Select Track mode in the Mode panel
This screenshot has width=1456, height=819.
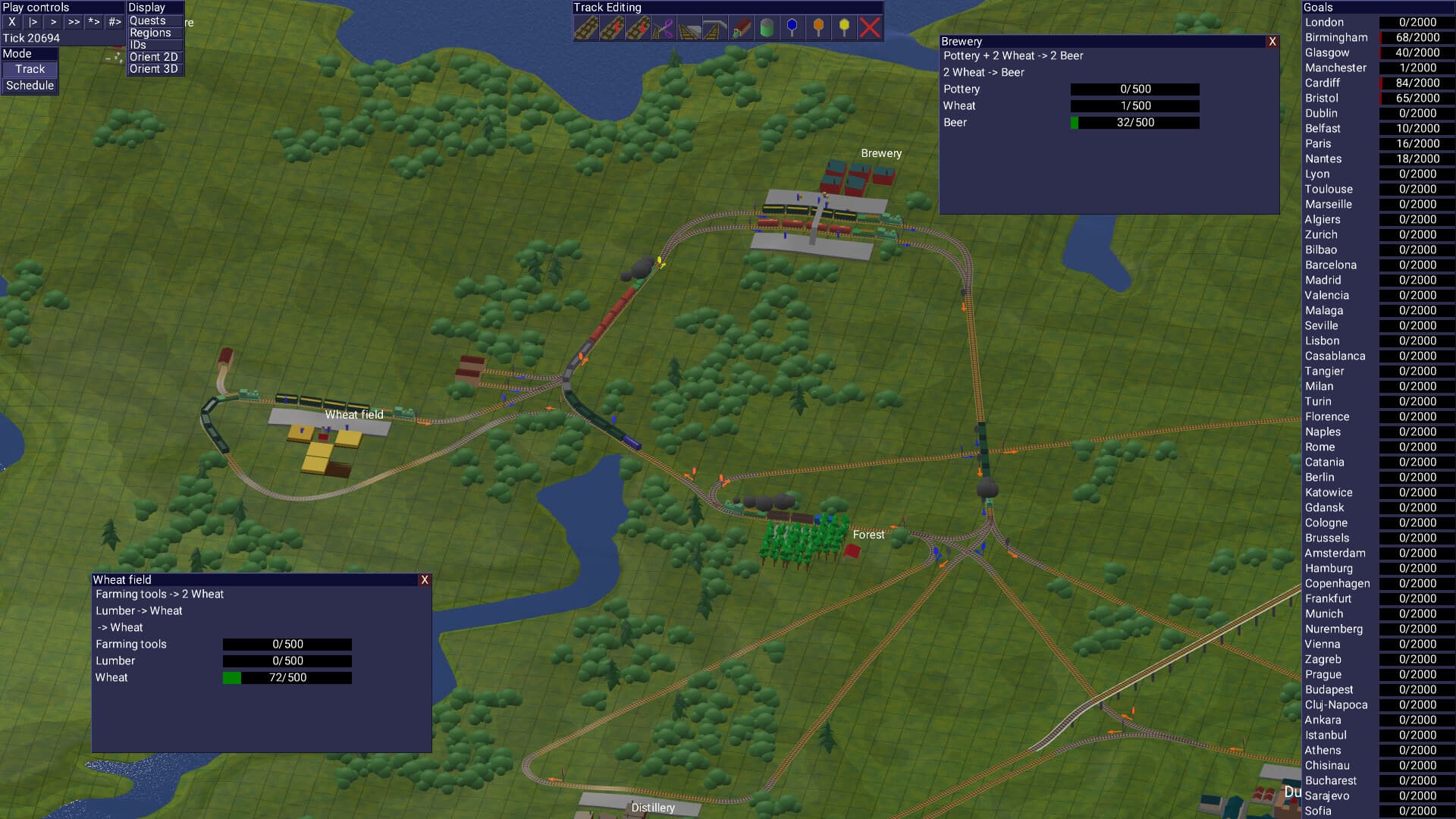(30, 69)
